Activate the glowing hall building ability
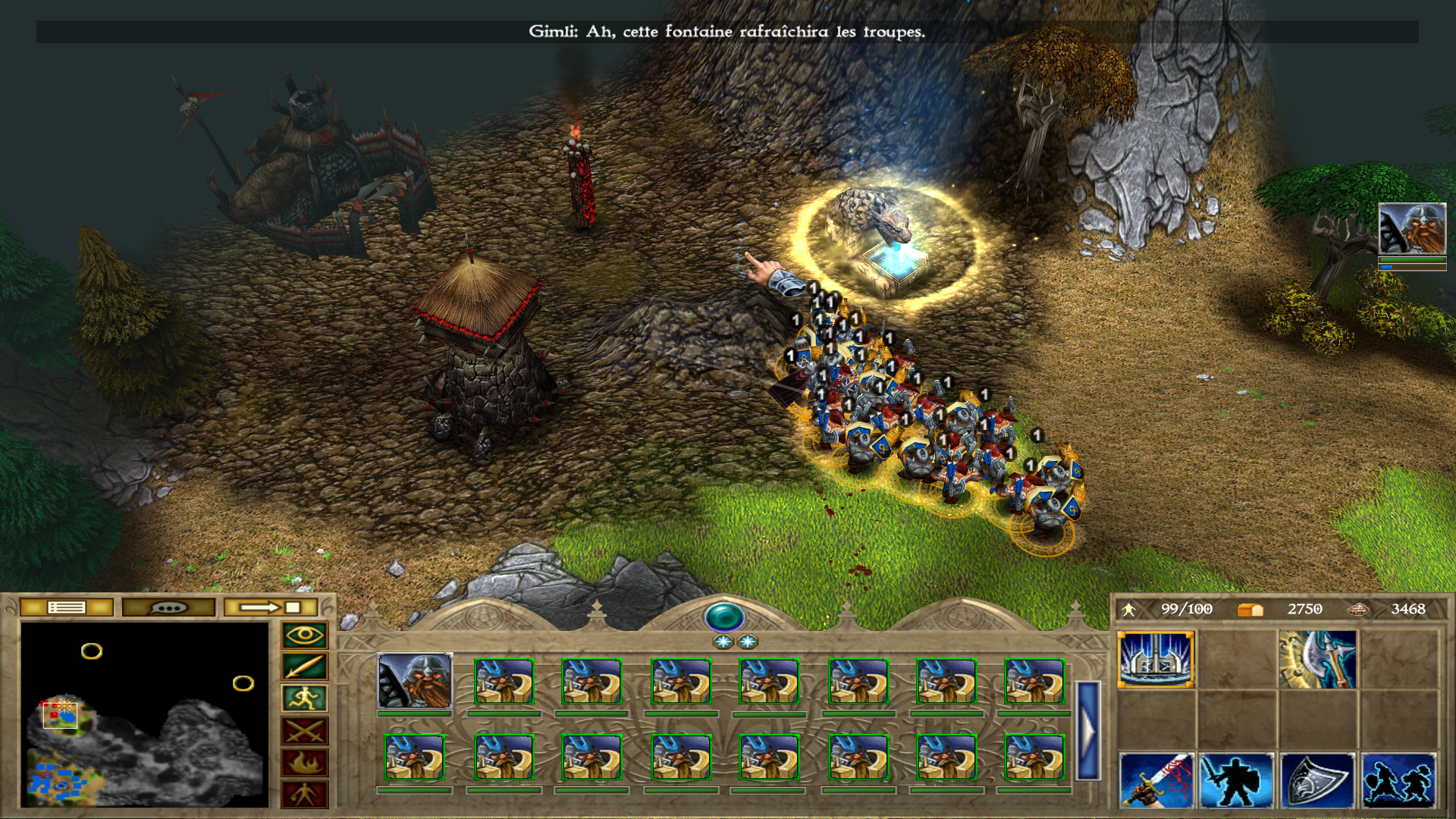Screen dimensions: 1456x819 pyautogui.click(x=1156, y=659)
